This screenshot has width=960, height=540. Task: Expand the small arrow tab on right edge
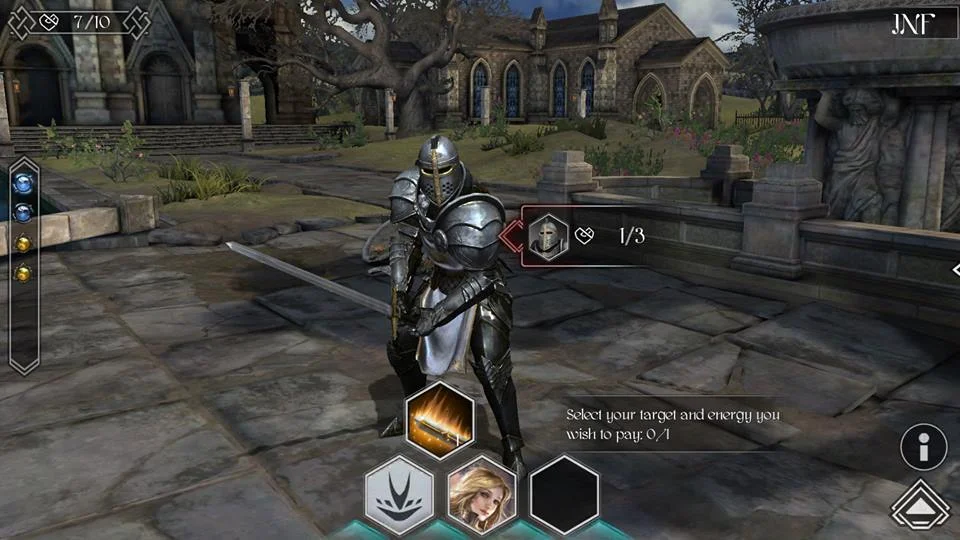955,270
